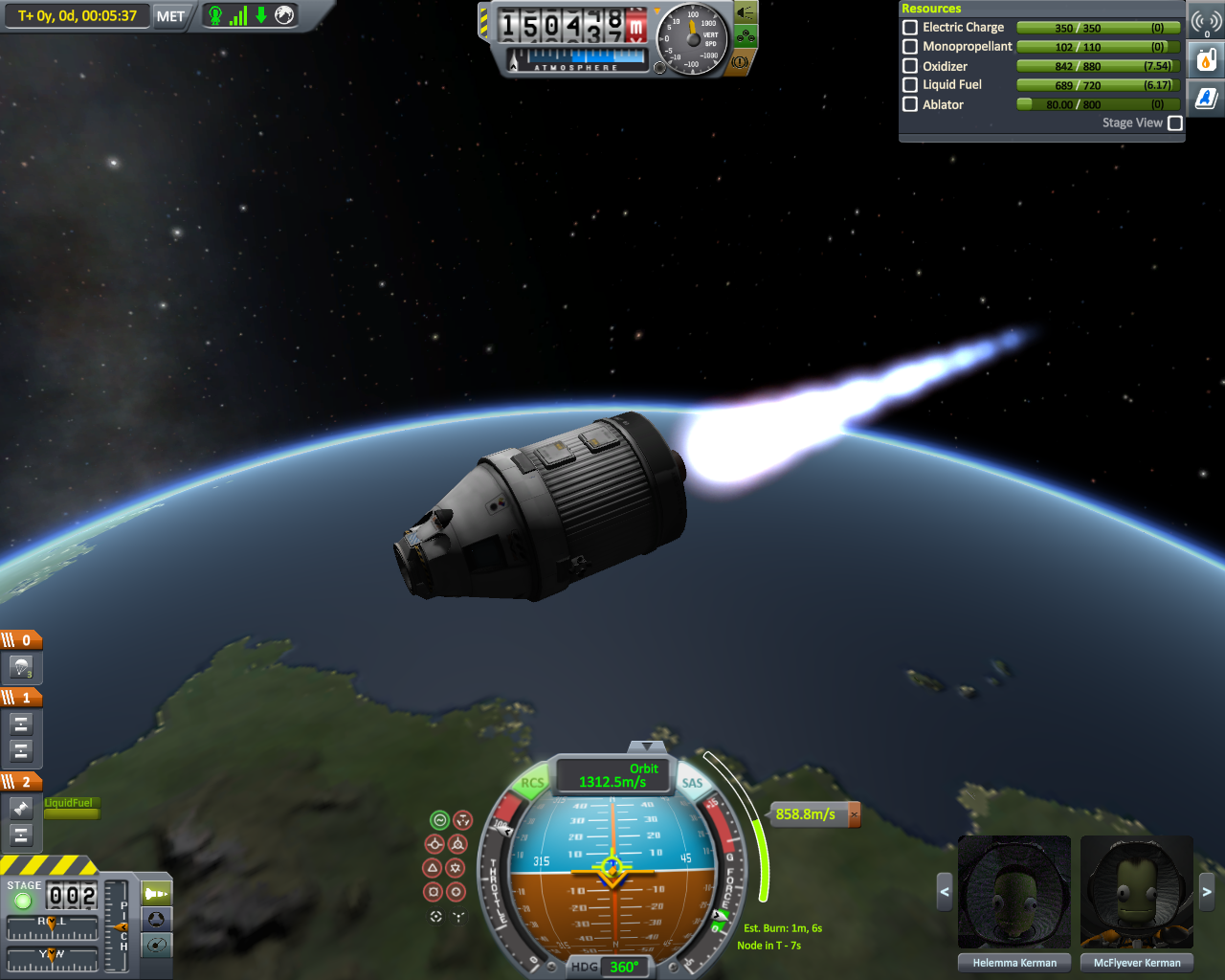
Task: Tick the Ablator resource checkbox
Action: click(x=910, y=104)
